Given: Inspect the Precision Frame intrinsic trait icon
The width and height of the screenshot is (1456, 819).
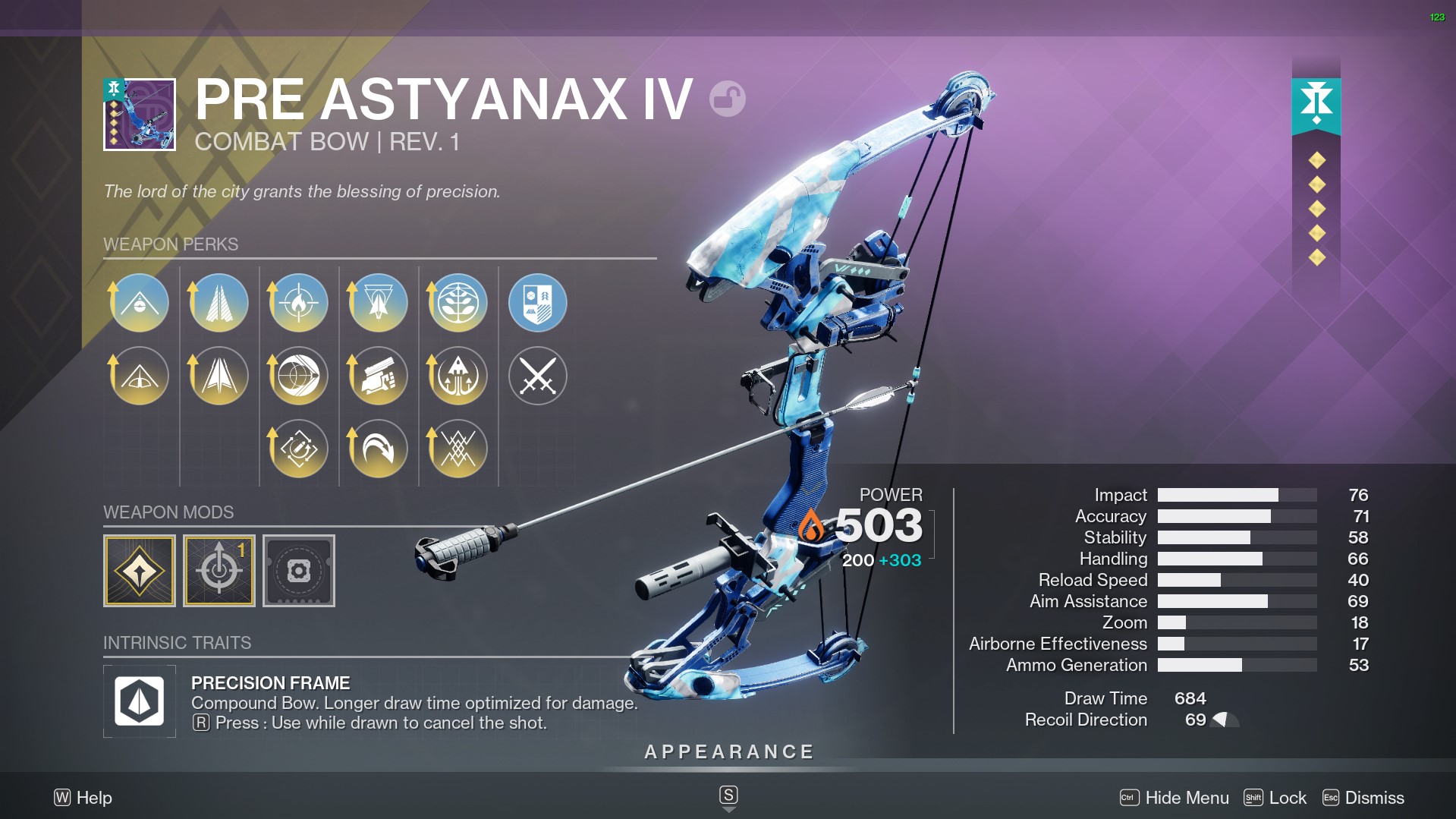Looking at the screenshot, I should click(140, 701).
